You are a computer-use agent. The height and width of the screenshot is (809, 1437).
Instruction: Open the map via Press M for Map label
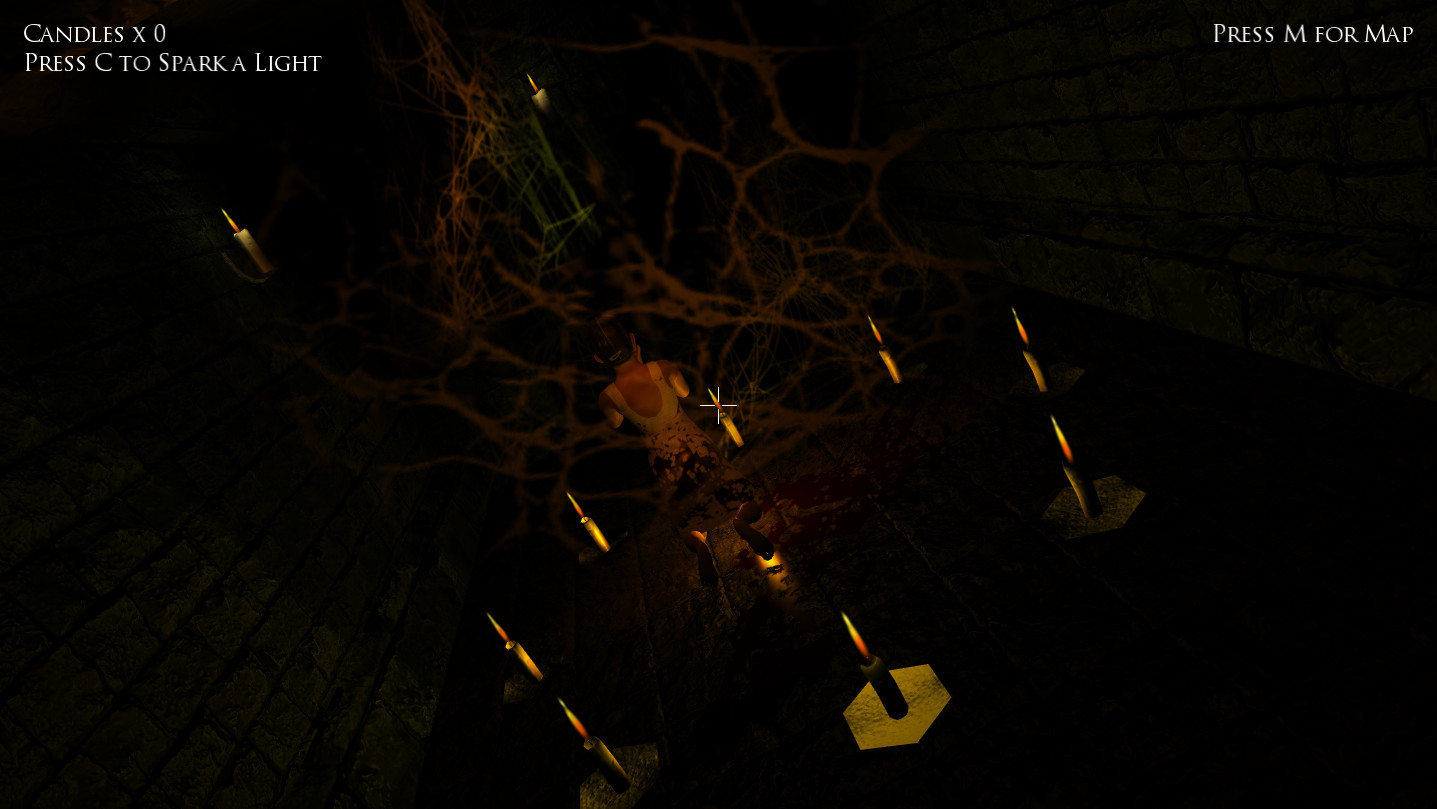point(1311,34)
